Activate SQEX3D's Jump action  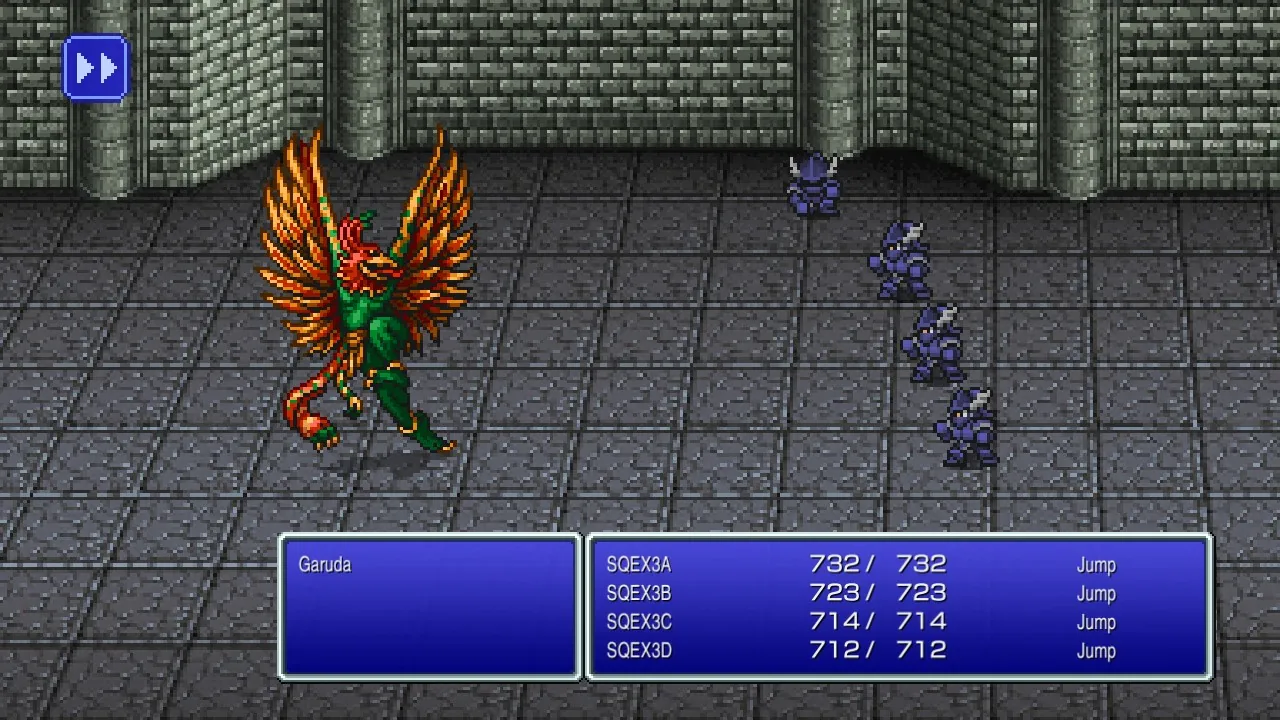(1096, 649)
